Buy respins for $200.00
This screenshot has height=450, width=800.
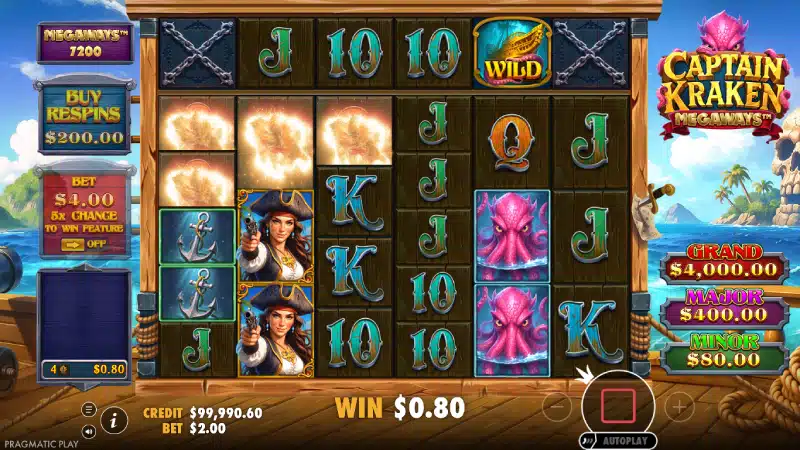[x=84, y=120]
